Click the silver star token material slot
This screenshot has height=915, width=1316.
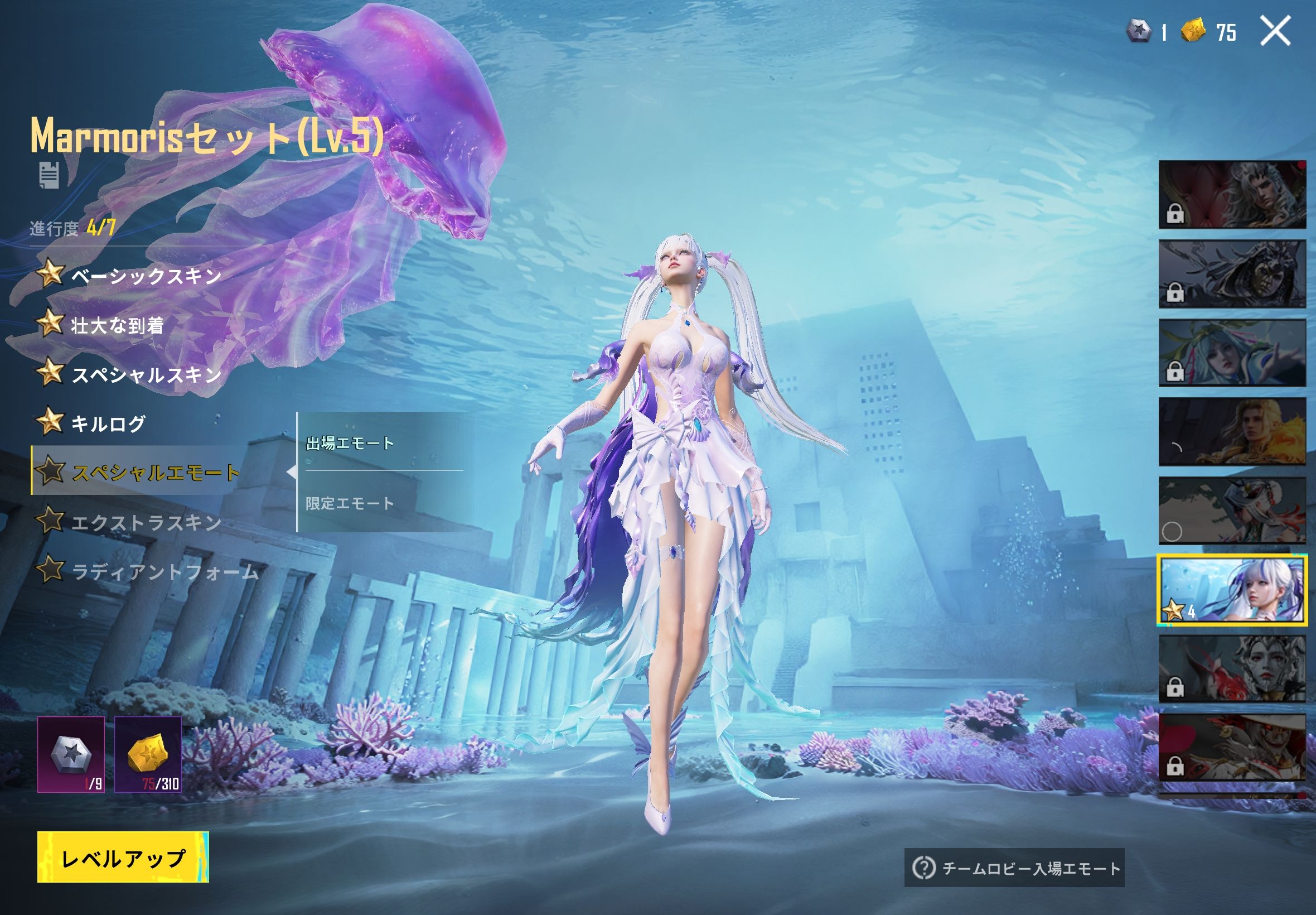71,754
